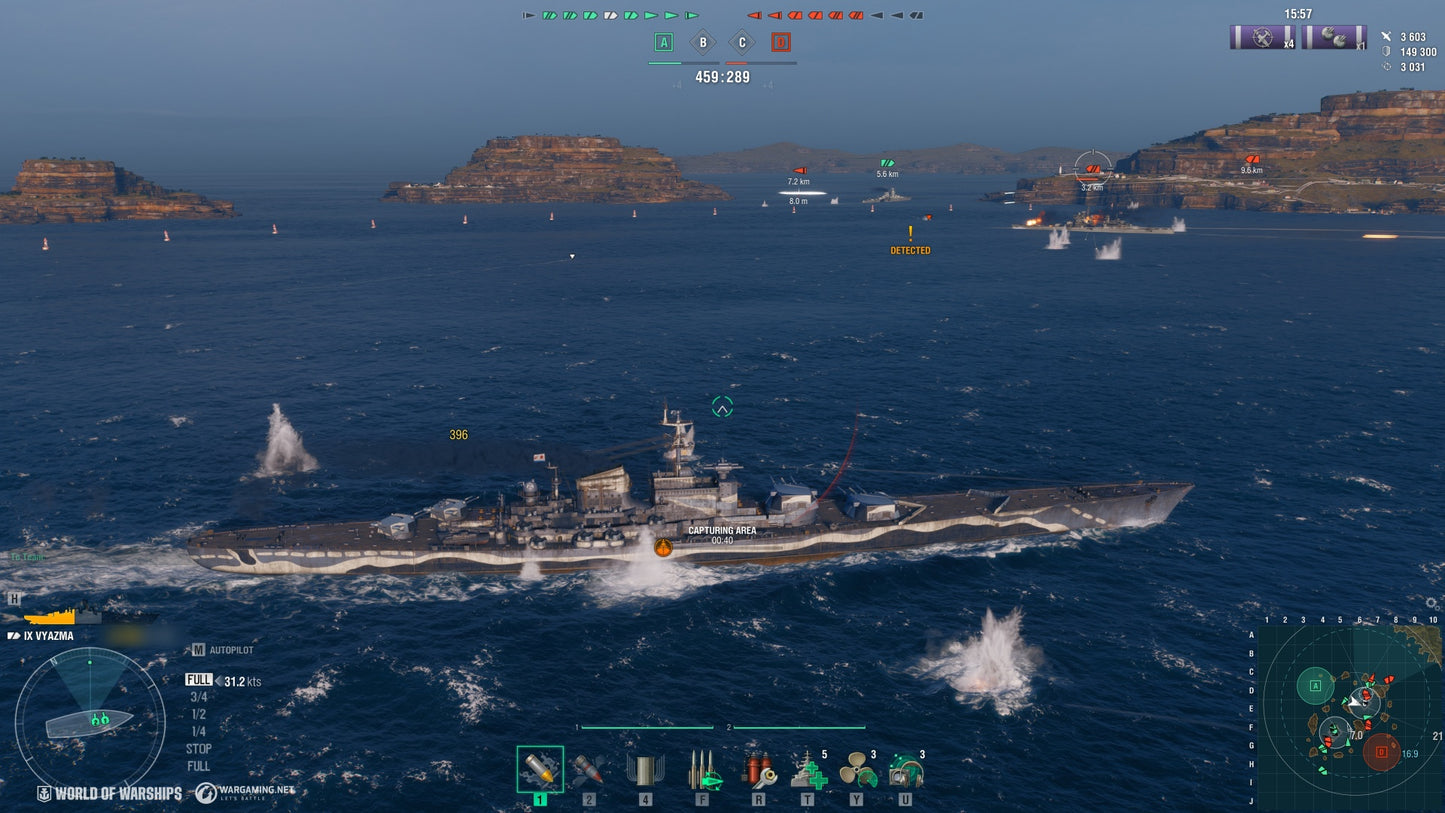Select the HE shells ammunition type

(x=540, y=772)
